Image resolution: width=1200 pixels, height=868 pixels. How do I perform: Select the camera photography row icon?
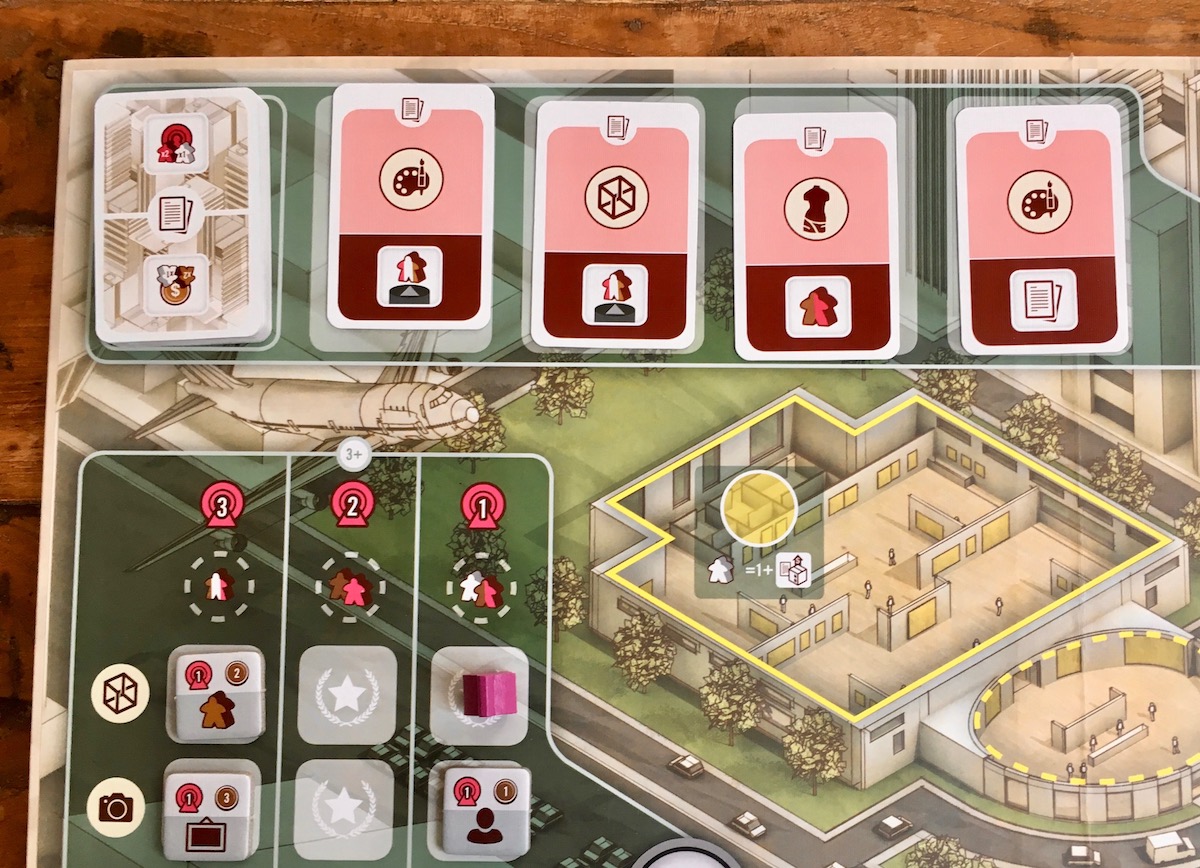click(116, 807)
